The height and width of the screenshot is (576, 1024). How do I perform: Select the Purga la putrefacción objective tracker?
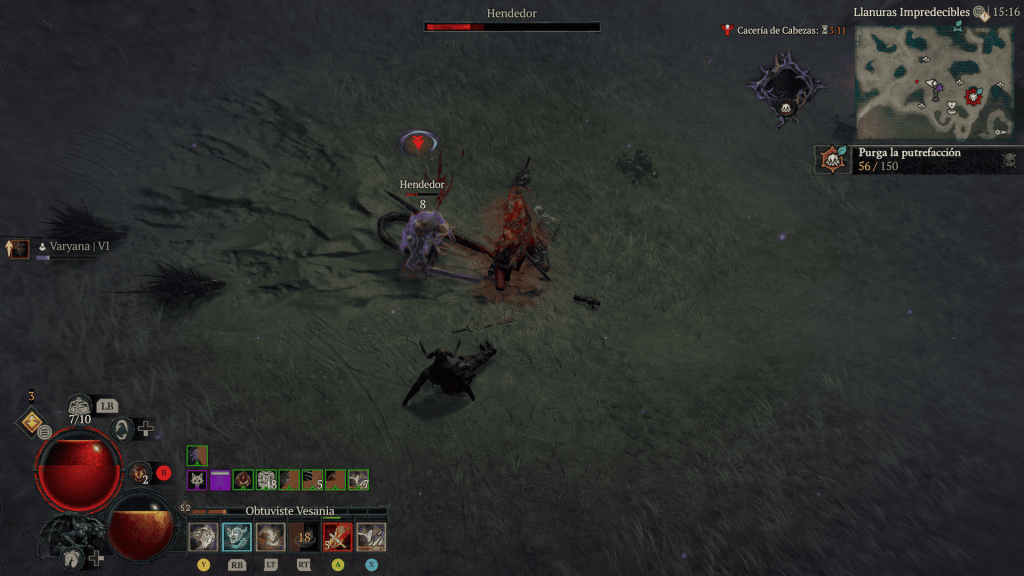point(917,159)
